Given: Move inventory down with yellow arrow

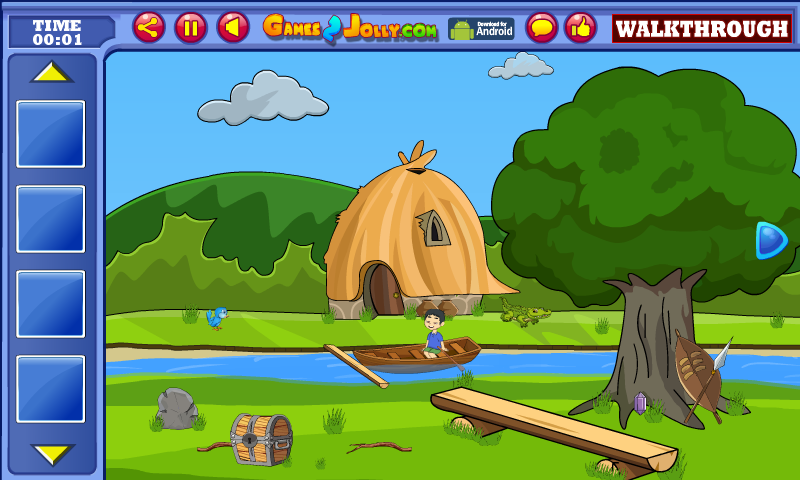Looking at the screenshot, I should 51,453.
